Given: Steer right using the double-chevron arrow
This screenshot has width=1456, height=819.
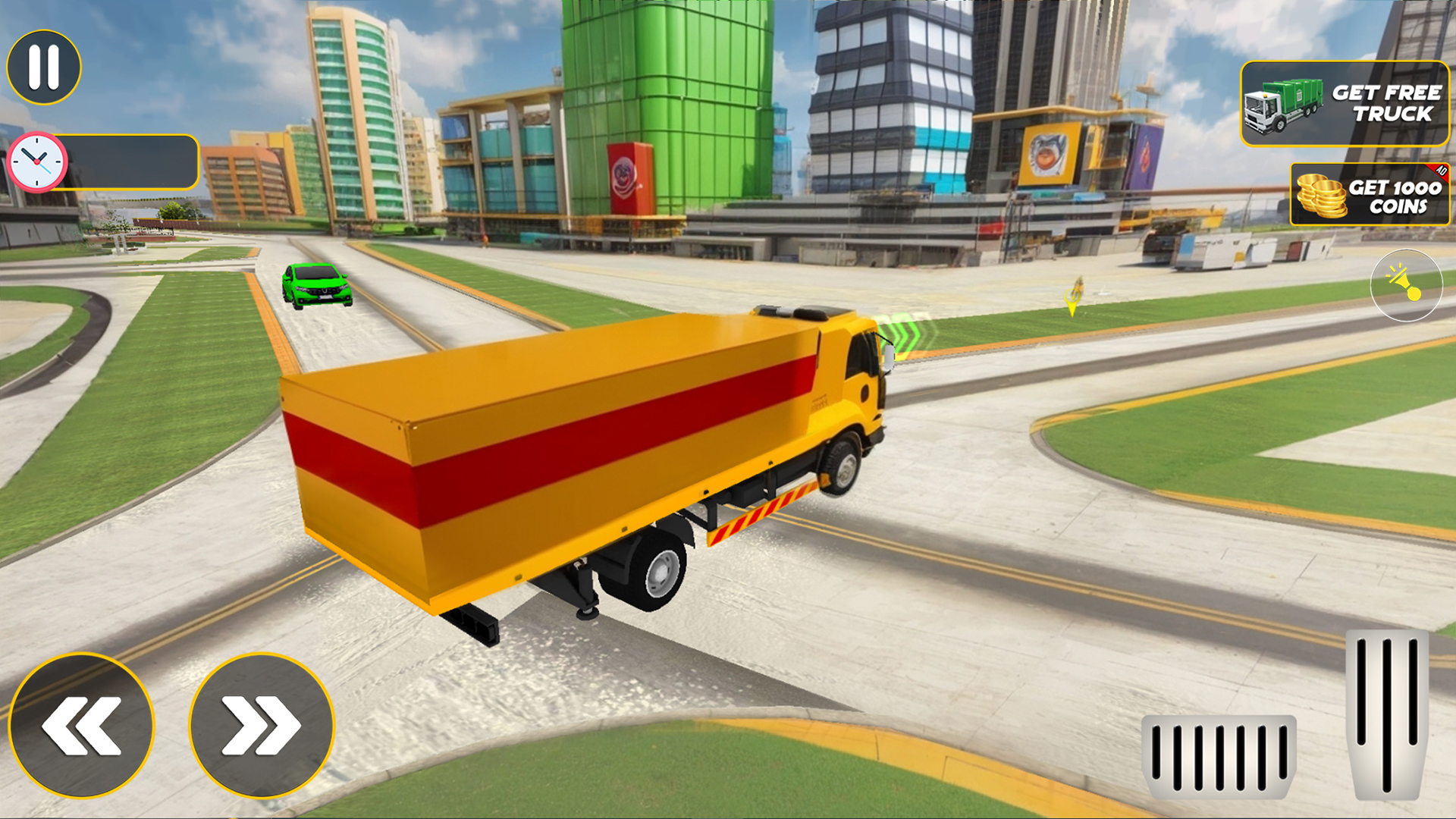Looking at the screenshot, I should point(258,725).
